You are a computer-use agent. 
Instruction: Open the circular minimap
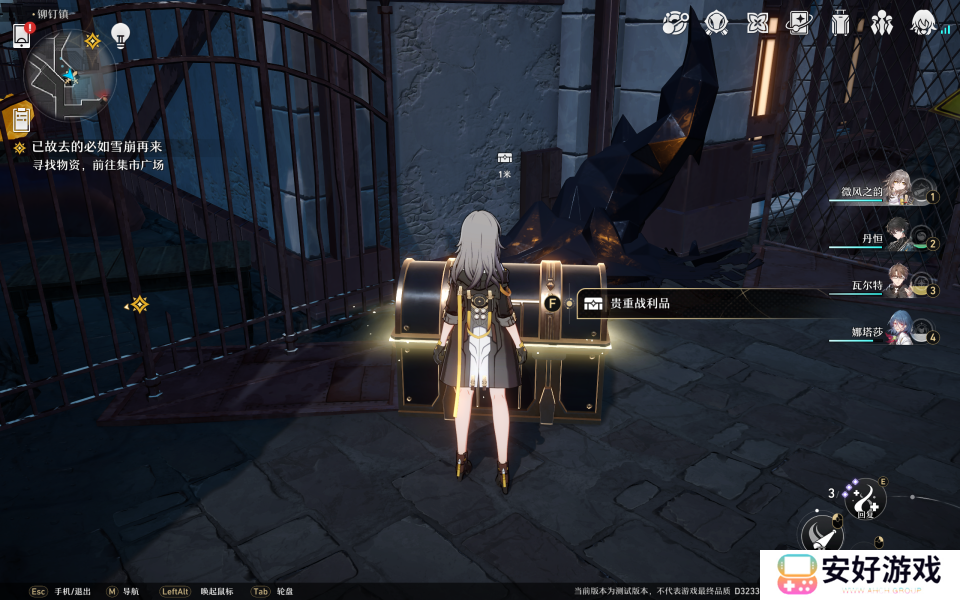[x=70, y=76]
